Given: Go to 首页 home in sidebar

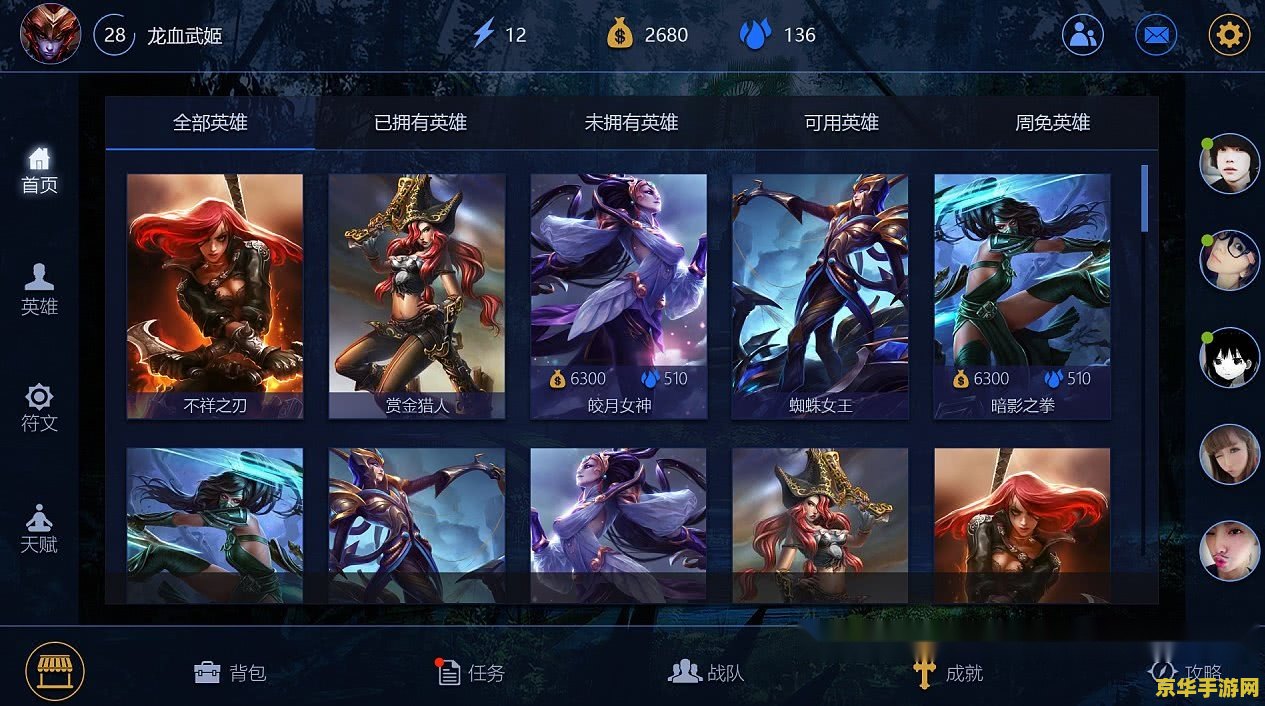Looking at the screenshot, I should pos(39,170).
